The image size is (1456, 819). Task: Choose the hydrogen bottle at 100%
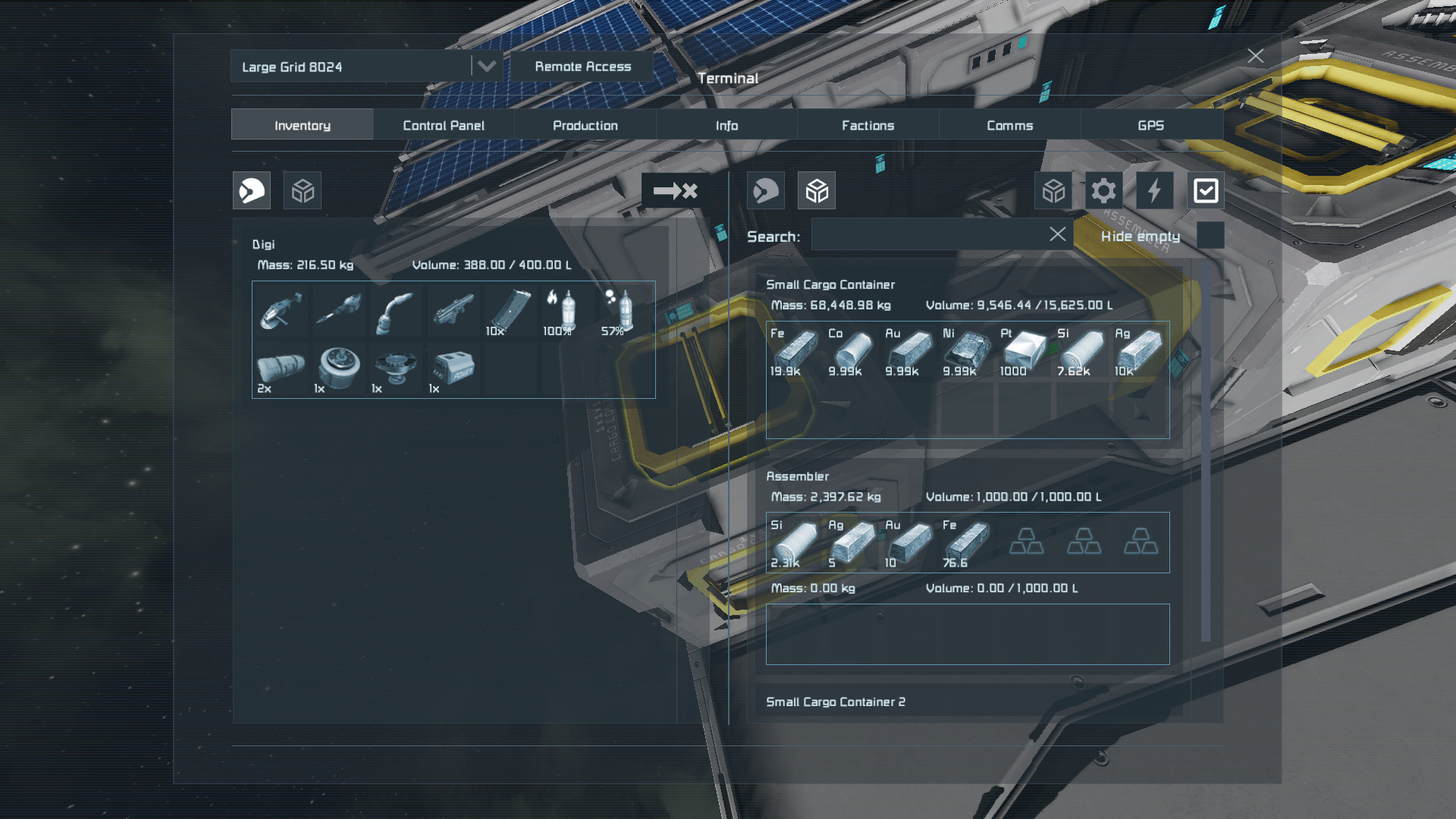point(564,311)
